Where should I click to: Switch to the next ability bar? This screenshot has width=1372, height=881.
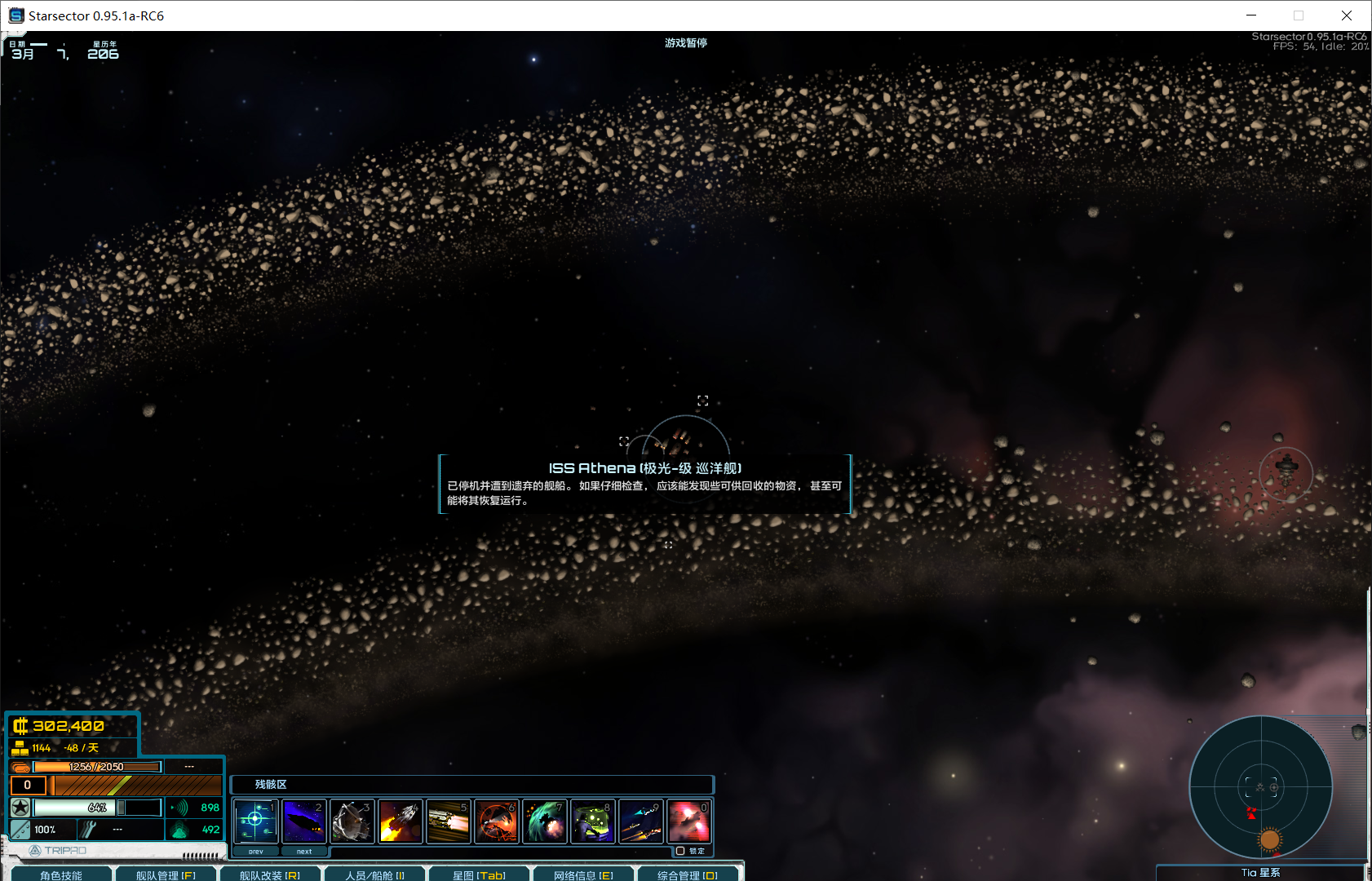click(x=304, y=851)
